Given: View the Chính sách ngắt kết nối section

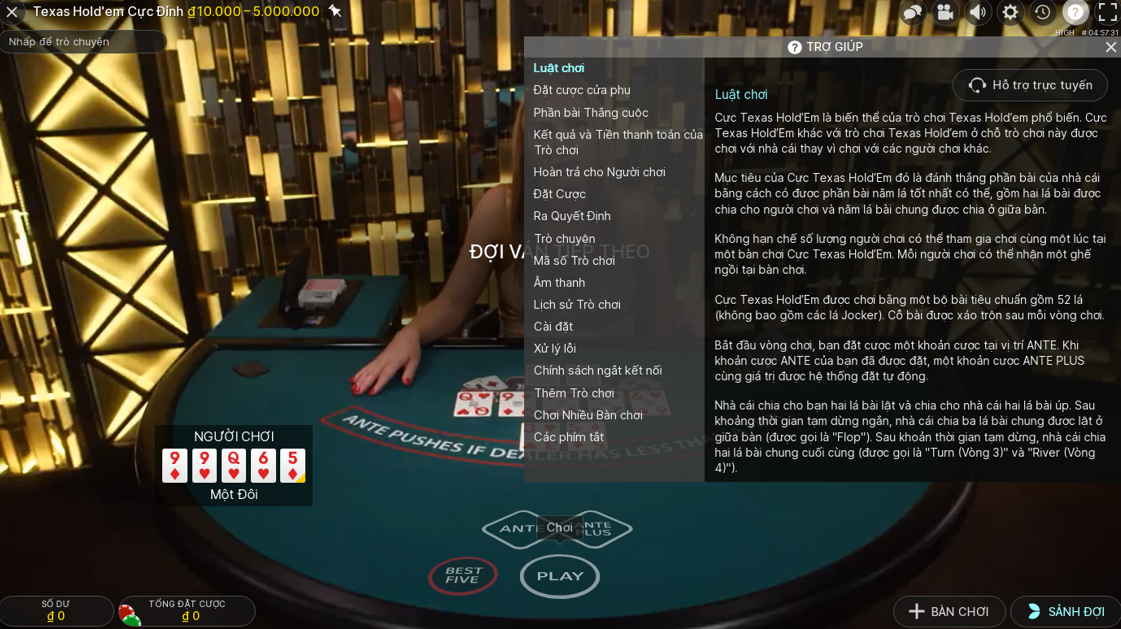Looking at the screenshot, I should [x=597, y=370].
